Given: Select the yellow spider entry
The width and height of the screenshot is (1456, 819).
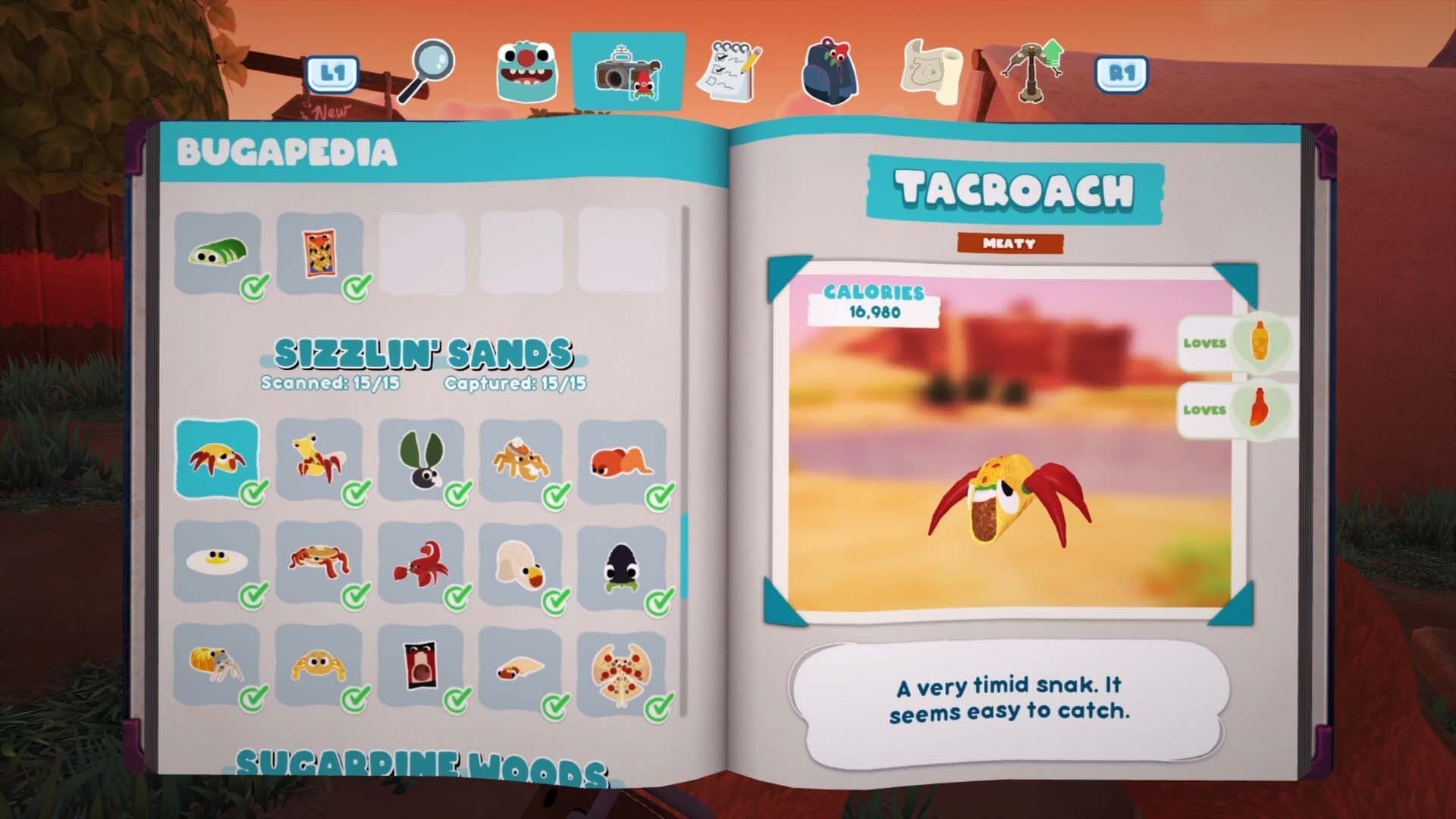Looking at the screenshot, I should (x=319, y=666).
